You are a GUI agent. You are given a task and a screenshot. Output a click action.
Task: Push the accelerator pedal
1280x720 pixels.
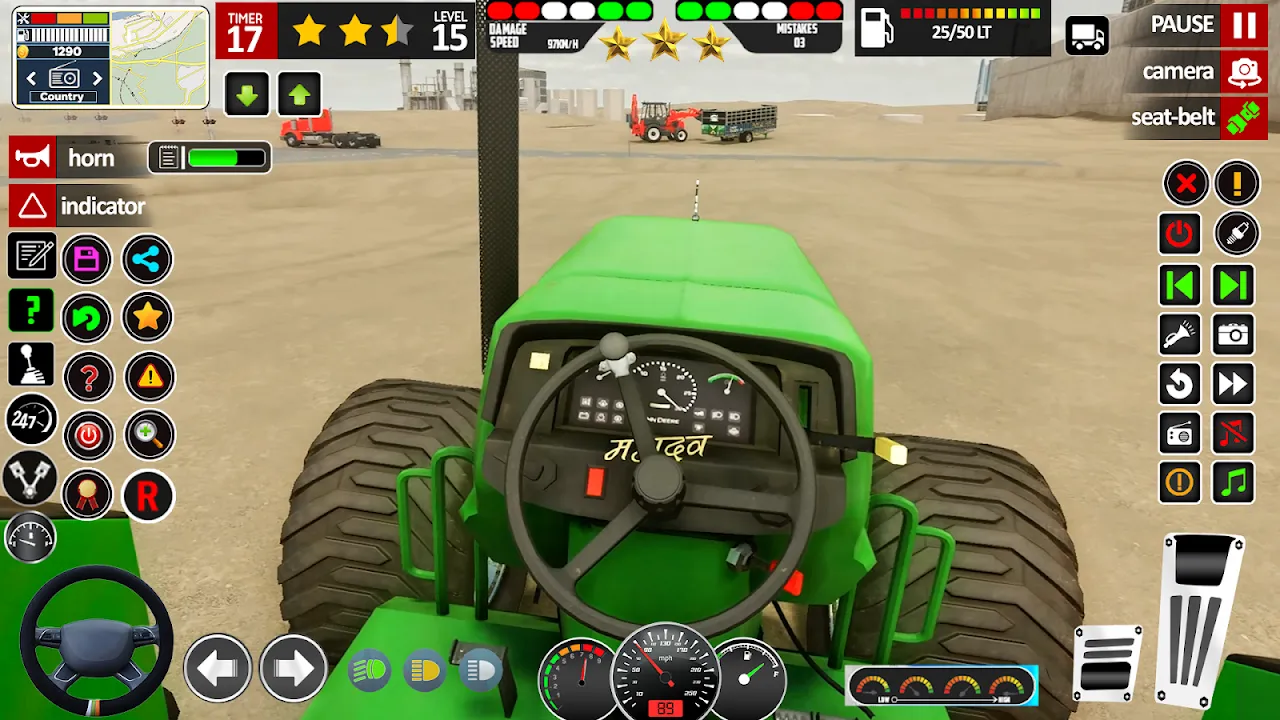[x=1203, y=618]
